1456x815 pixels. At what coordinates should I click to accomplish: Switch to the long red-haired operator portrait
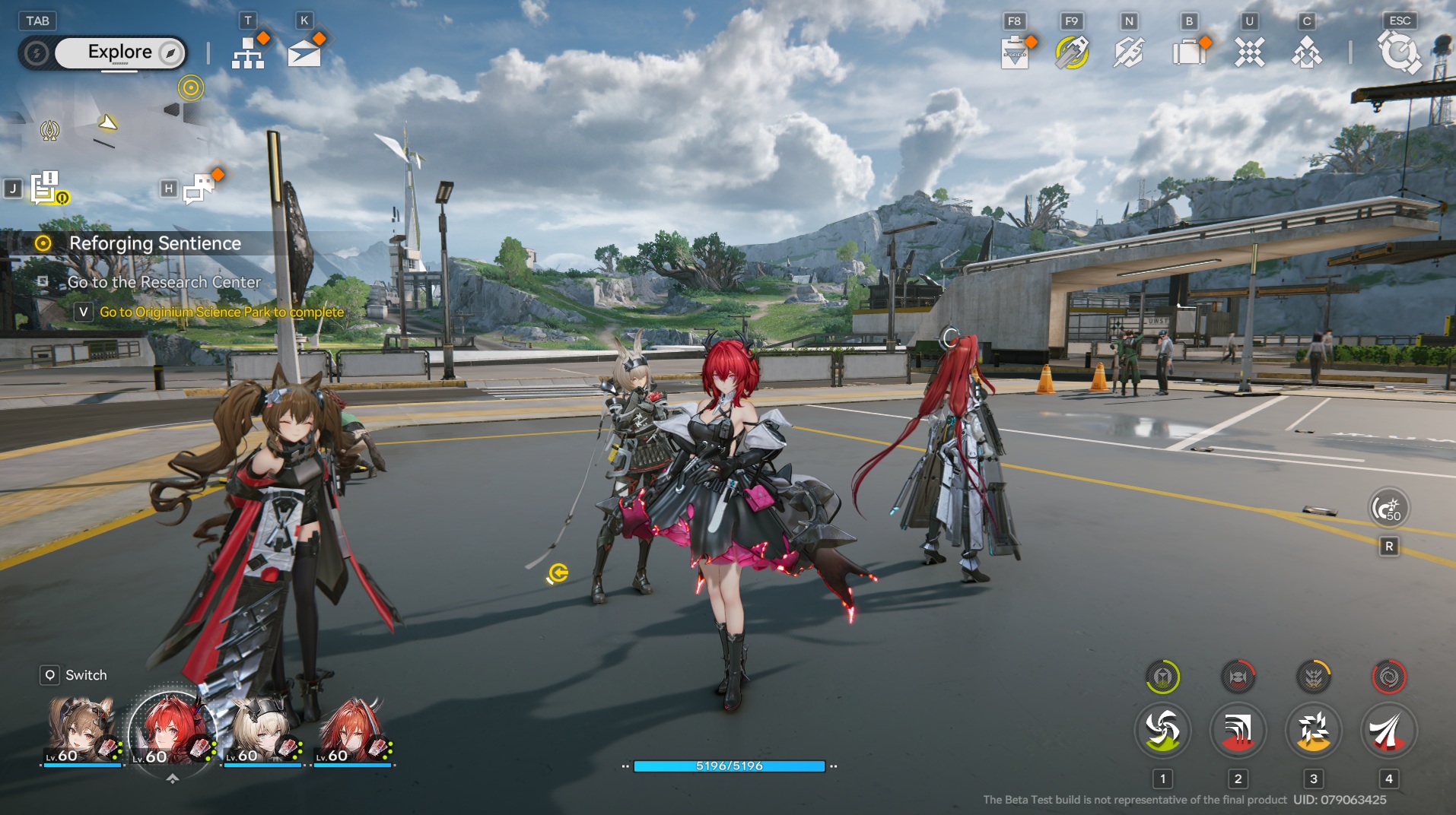[351, 731]
